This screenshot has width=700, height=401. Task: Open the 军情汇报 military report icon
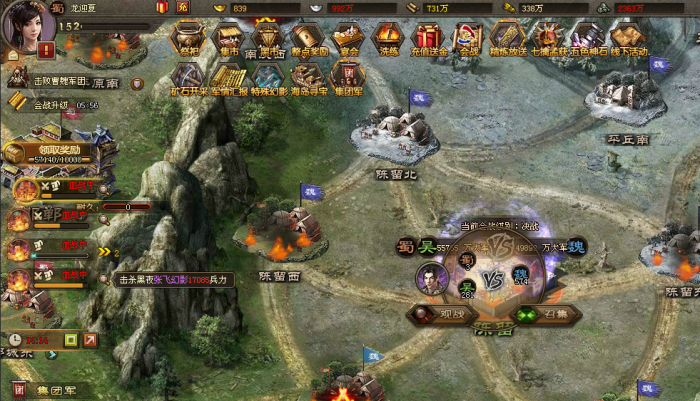tap(229, 77)
